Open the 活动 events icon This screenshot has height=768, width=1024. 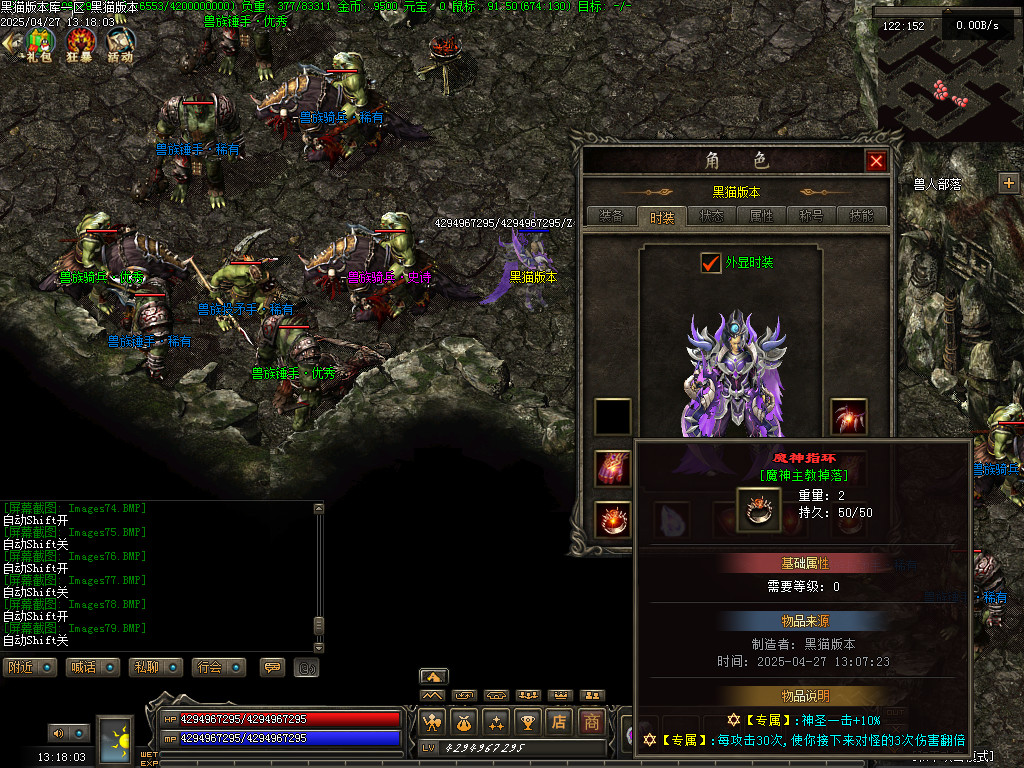pyautogui.click(x=120, y=45)
